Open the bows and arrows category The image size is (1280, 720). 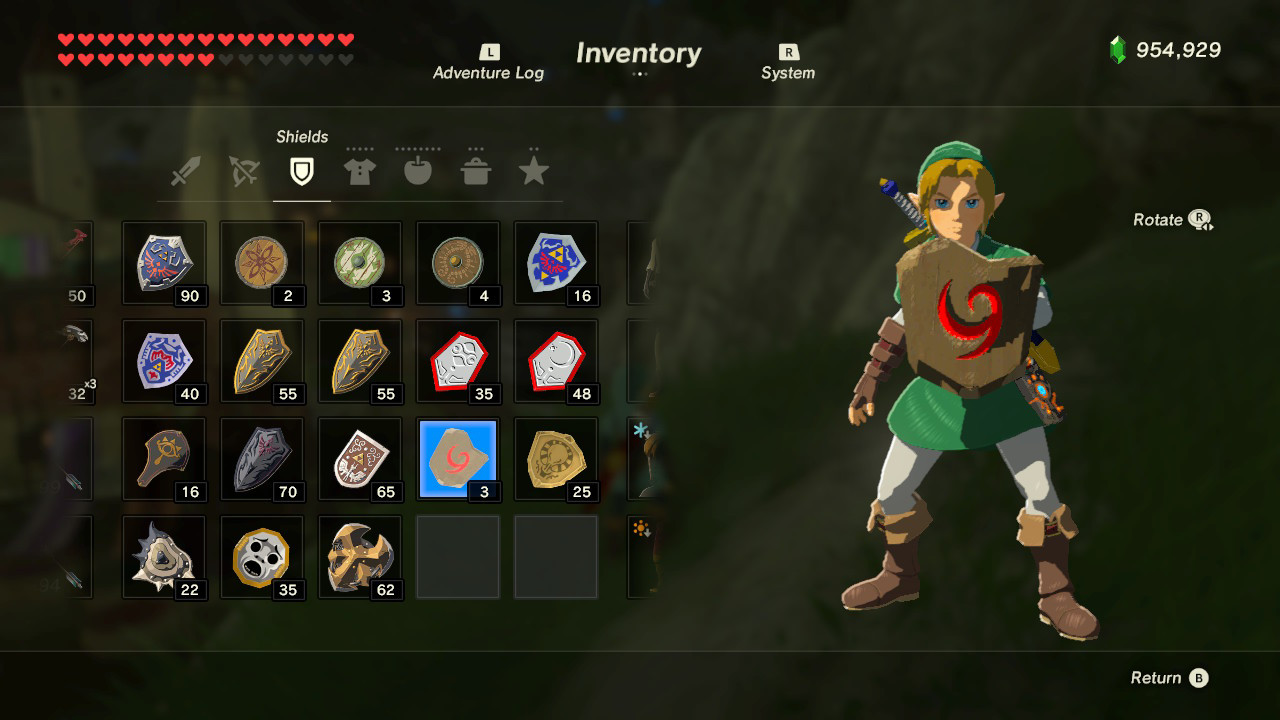click(x=244, y=170)
